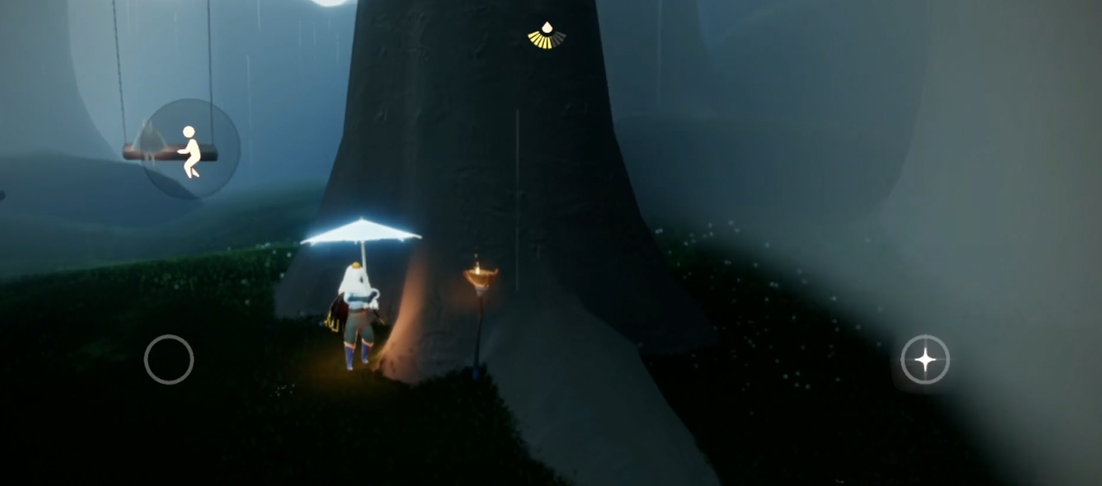The image size is (1102, 486).
Task: Tap the four-point star shout button
Action: click(x=925, y=360)
